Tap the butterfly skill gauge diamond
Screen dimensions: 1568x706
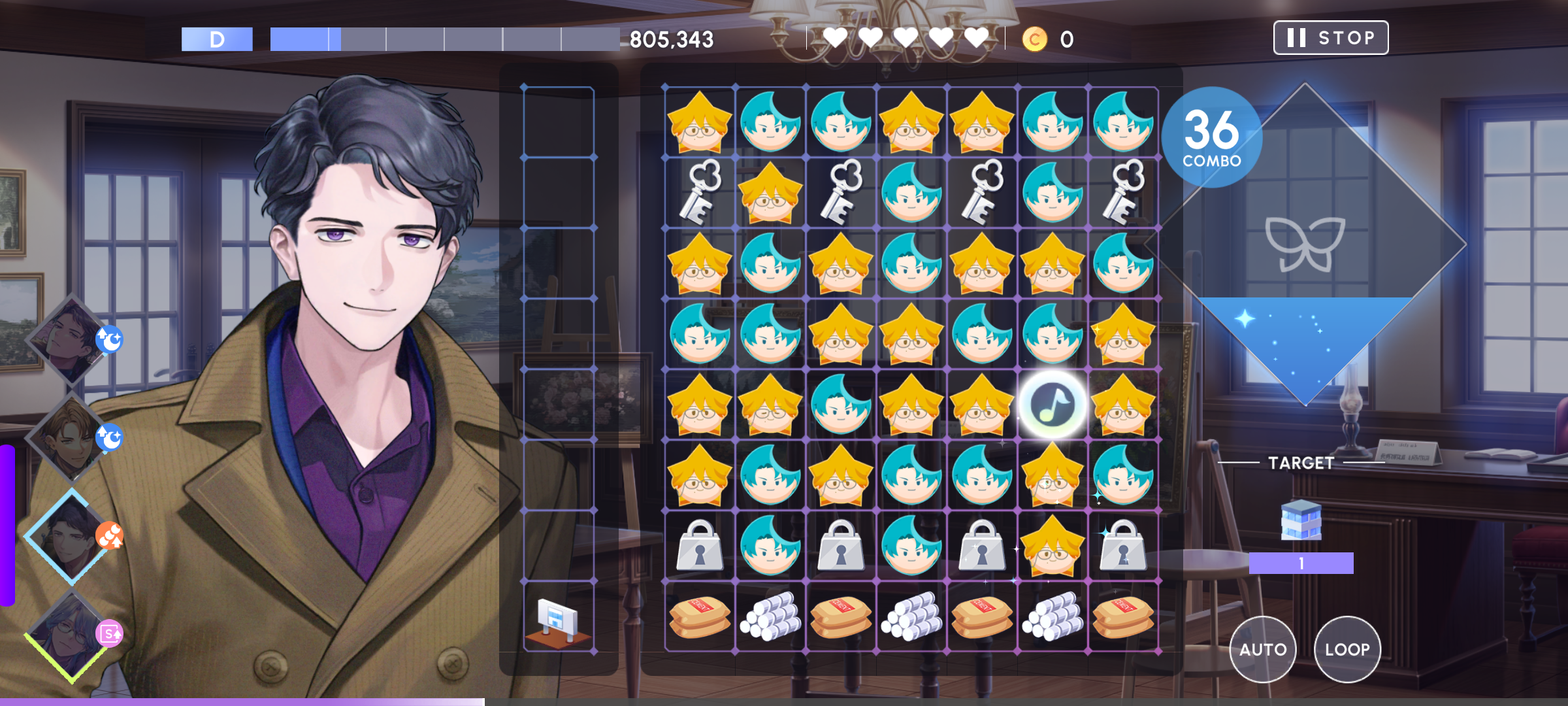coord(1305,245)
